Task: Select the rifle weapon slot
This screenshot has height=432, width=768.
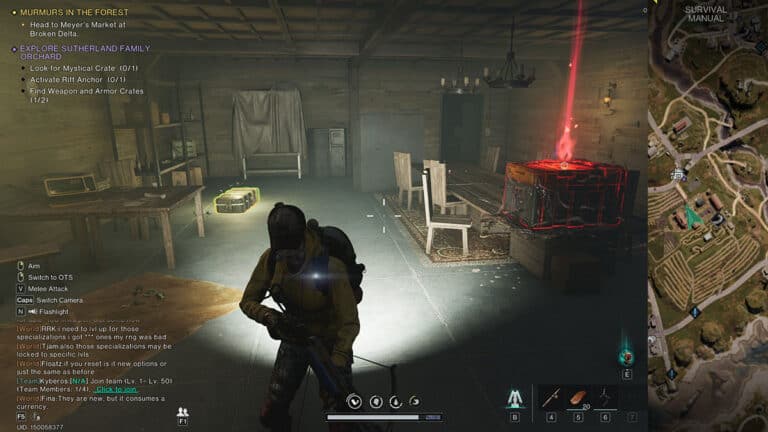Action: click(550, 397)
